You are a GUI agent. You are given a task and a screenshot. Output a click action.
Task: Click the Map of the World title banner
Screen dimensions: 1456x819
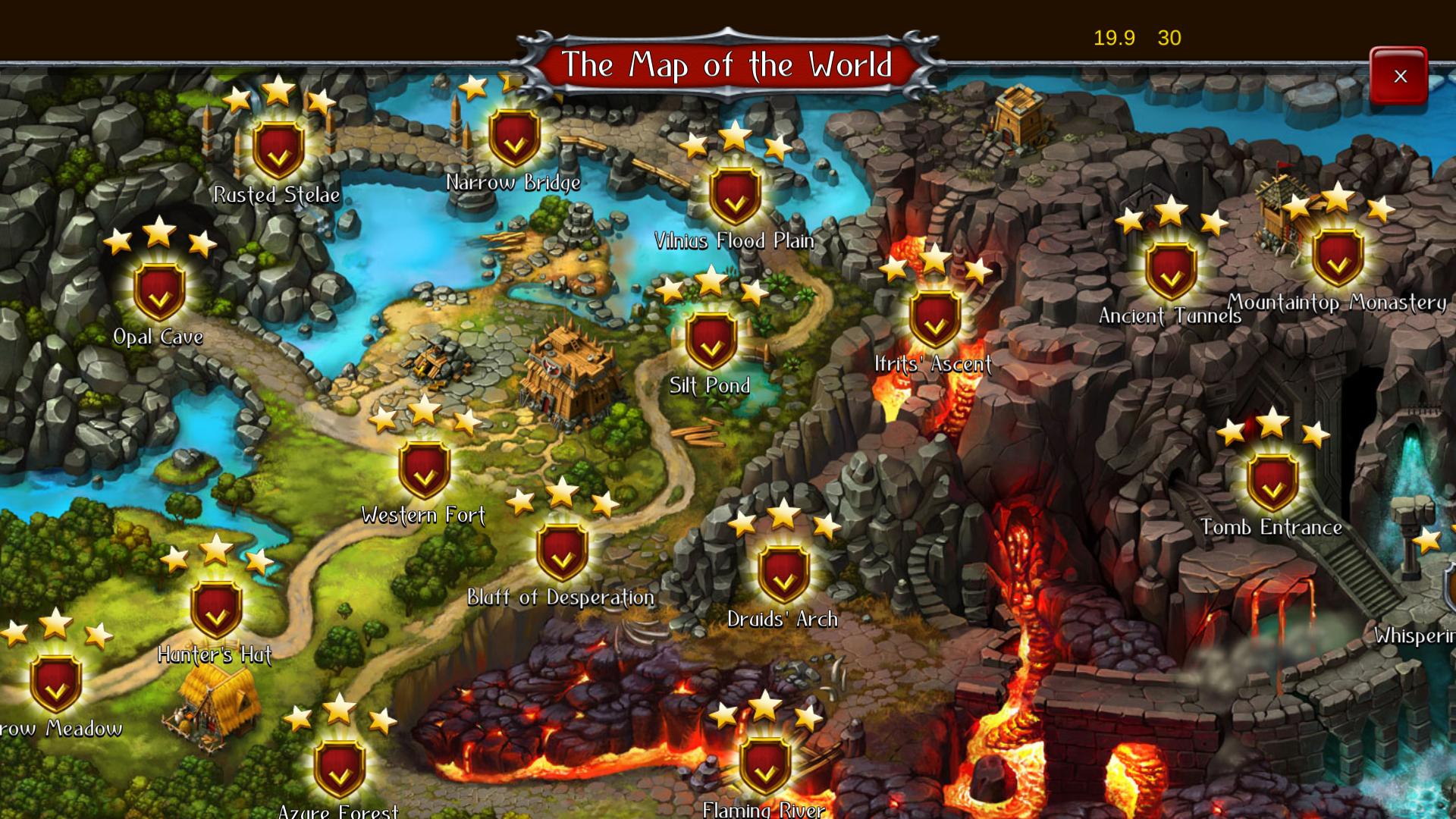click(x=728, y=64)
